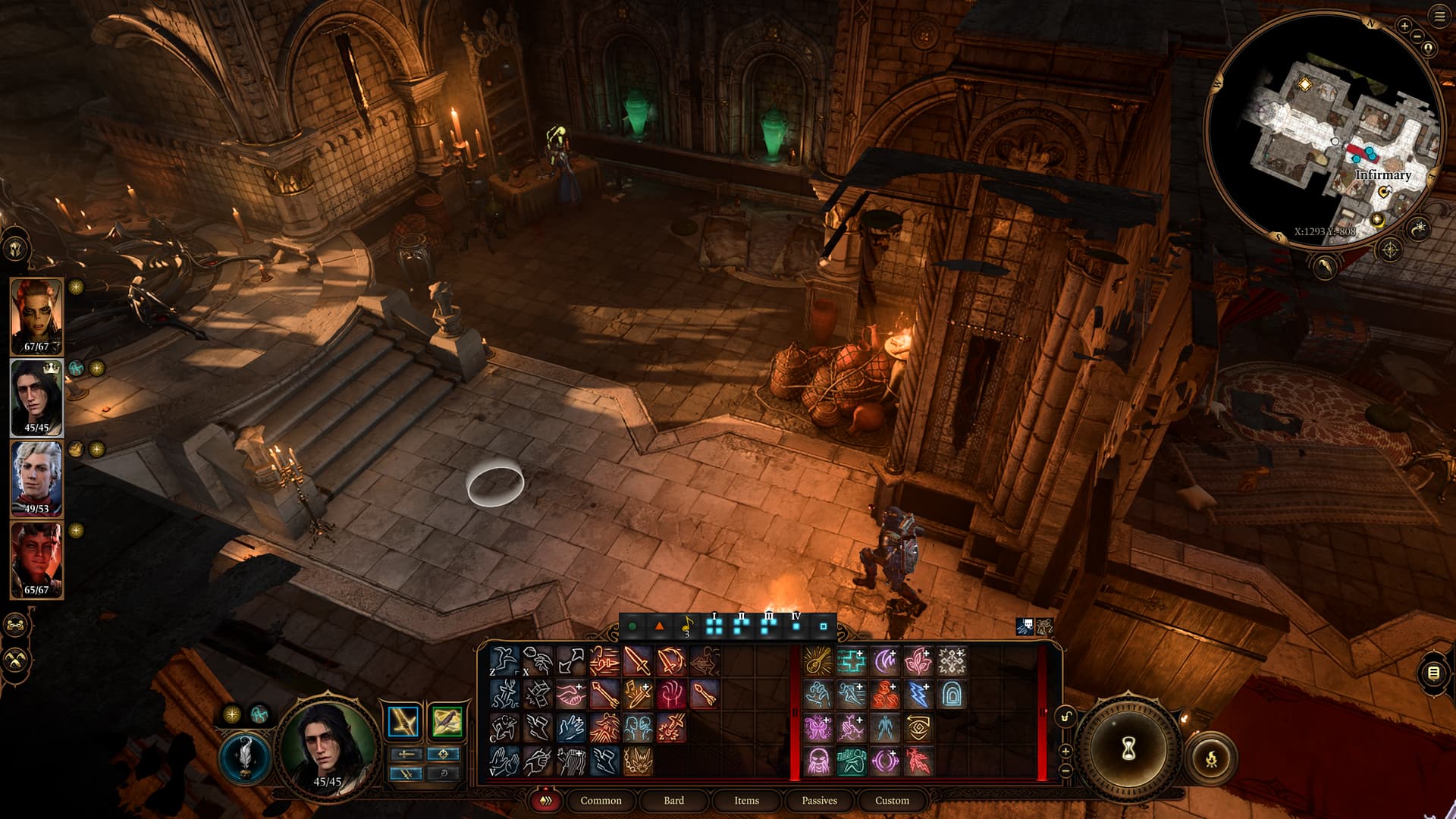This screenshot has width=1456, height=819.
Task: Zoom out the minimap with minus button
Action: click(x=1417, y=36)
